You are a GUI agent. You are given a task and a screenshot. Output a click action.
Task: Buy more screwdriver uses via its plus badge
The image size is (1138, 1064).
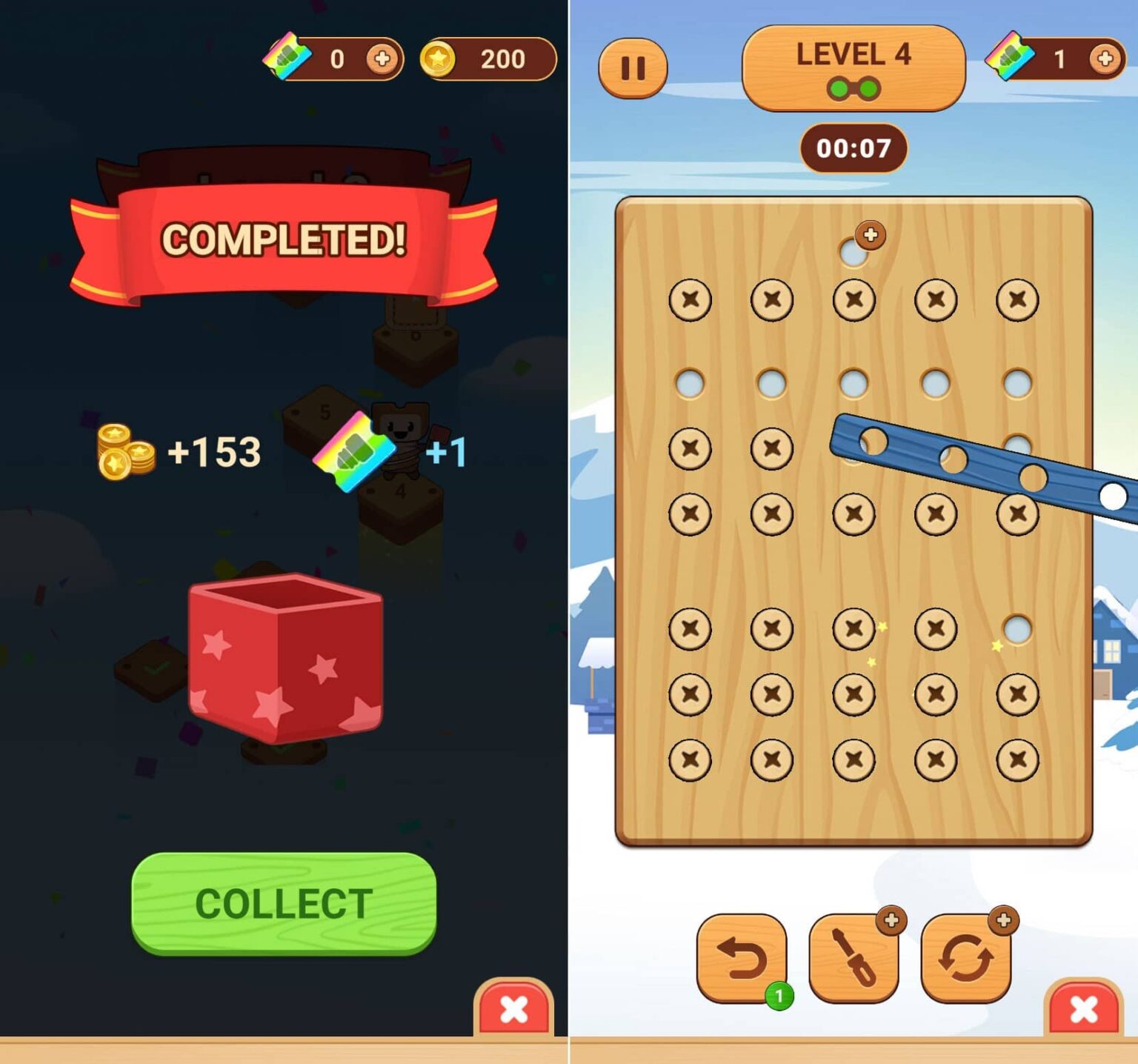(x=891, y=922)
